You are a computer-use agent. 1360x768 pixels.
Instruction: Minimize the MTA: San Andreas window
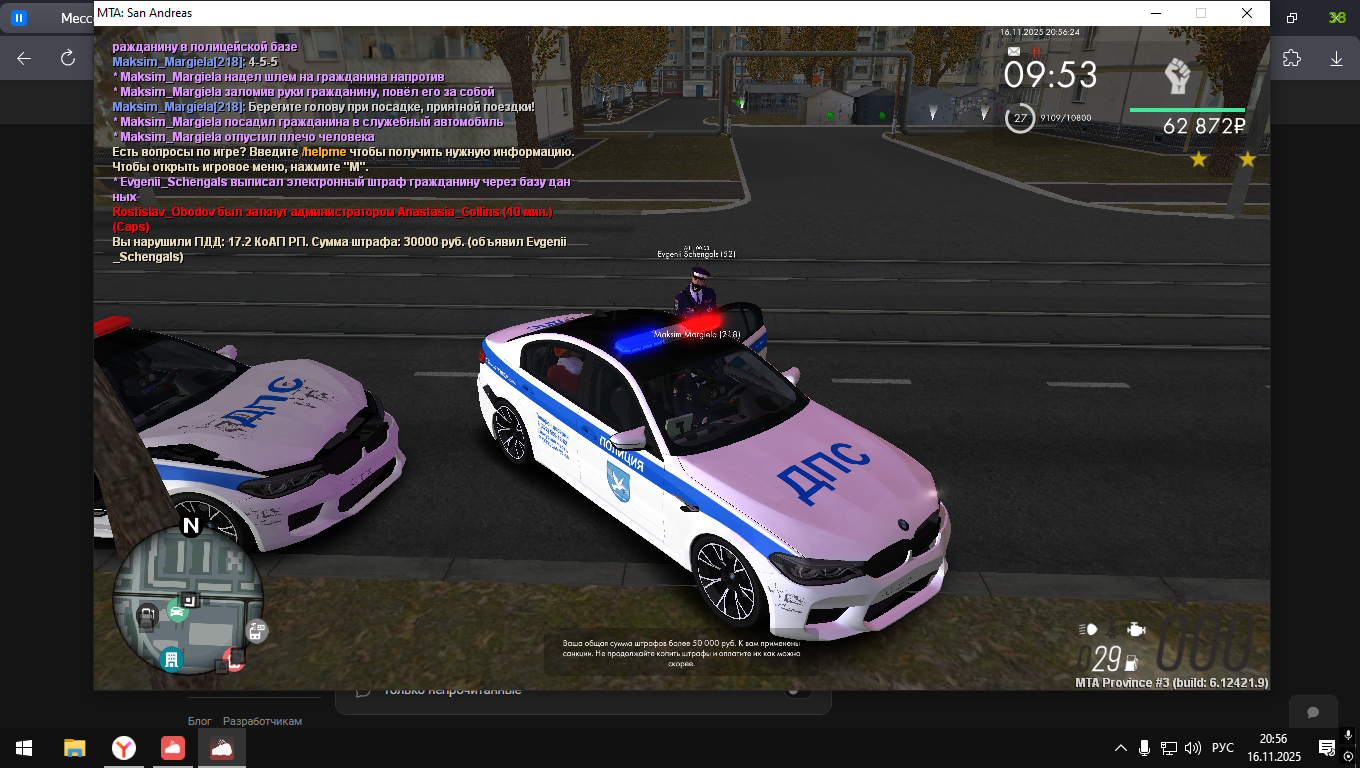point(1155,13)
